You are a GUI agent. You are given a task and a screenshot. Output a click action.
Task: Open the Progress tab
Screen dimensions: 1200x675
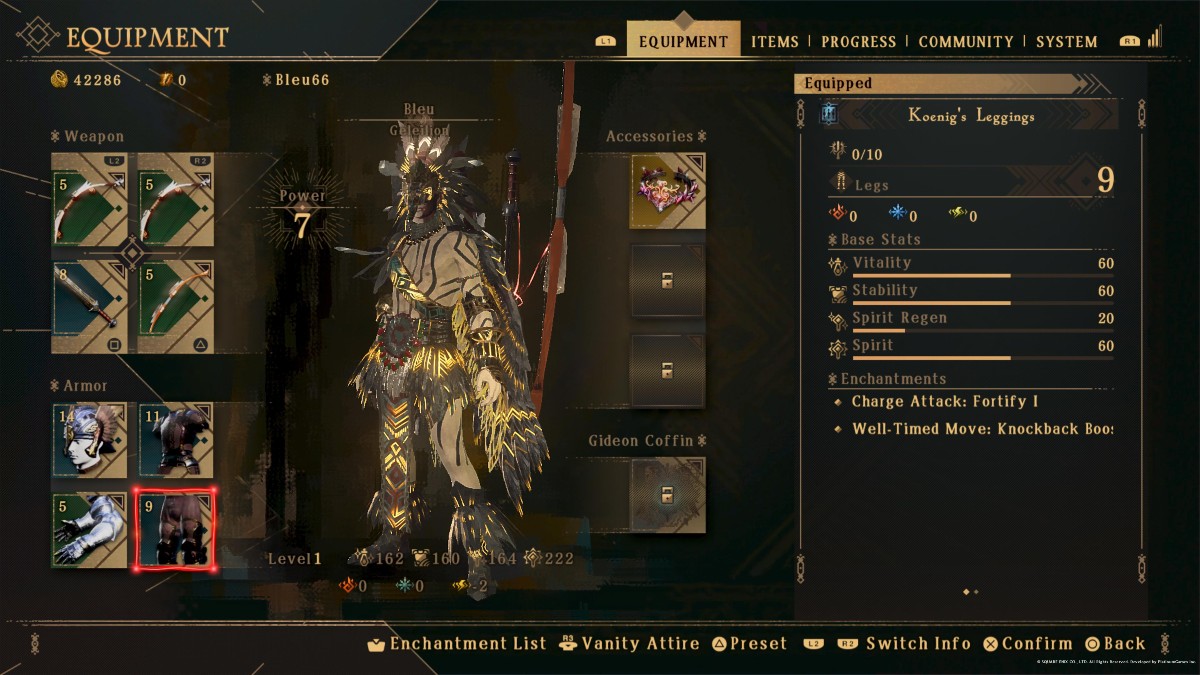pyautogui.click(x=858, y=42)
